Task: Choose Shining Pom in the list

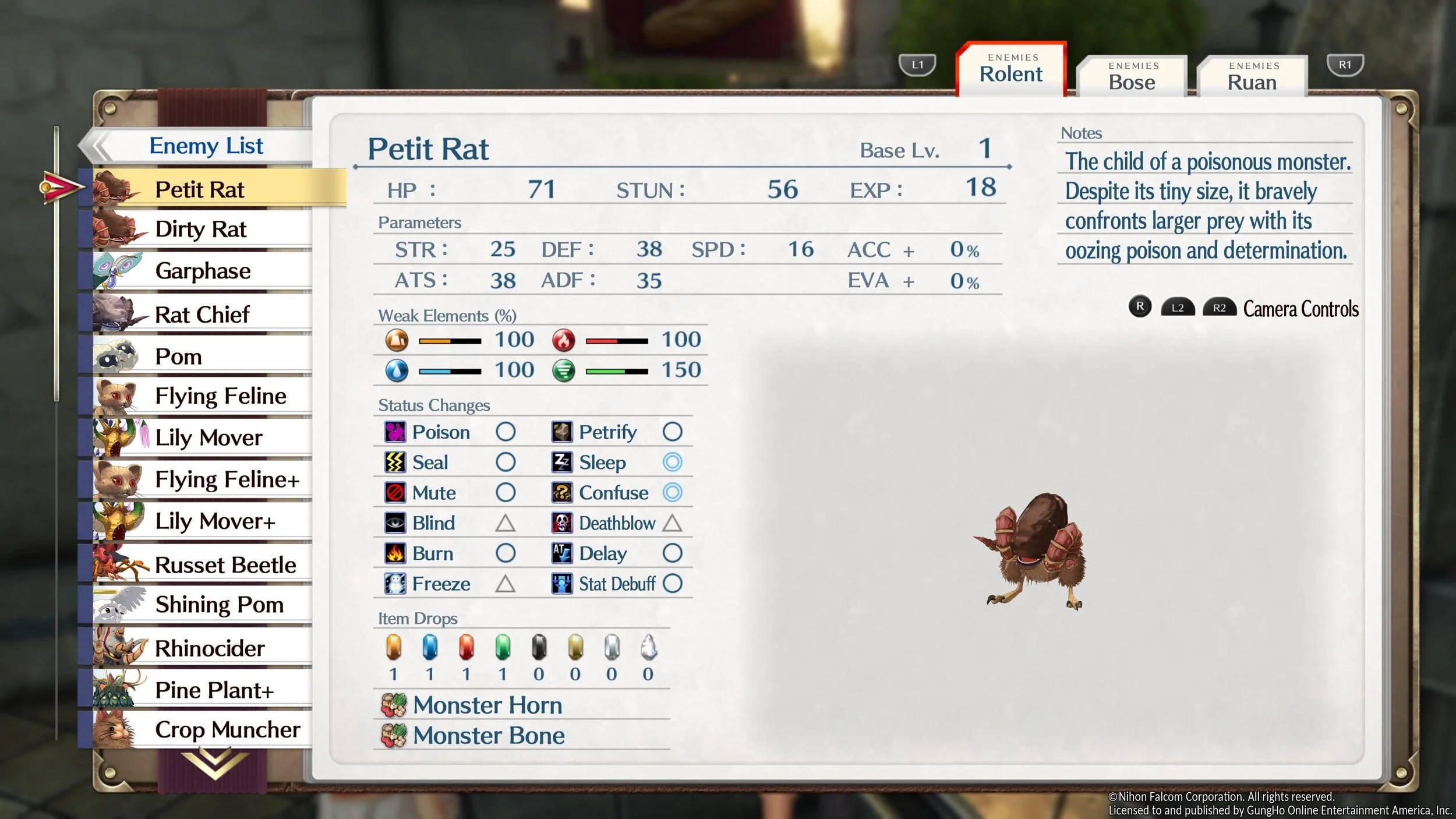Action: (x=219, y=605)
